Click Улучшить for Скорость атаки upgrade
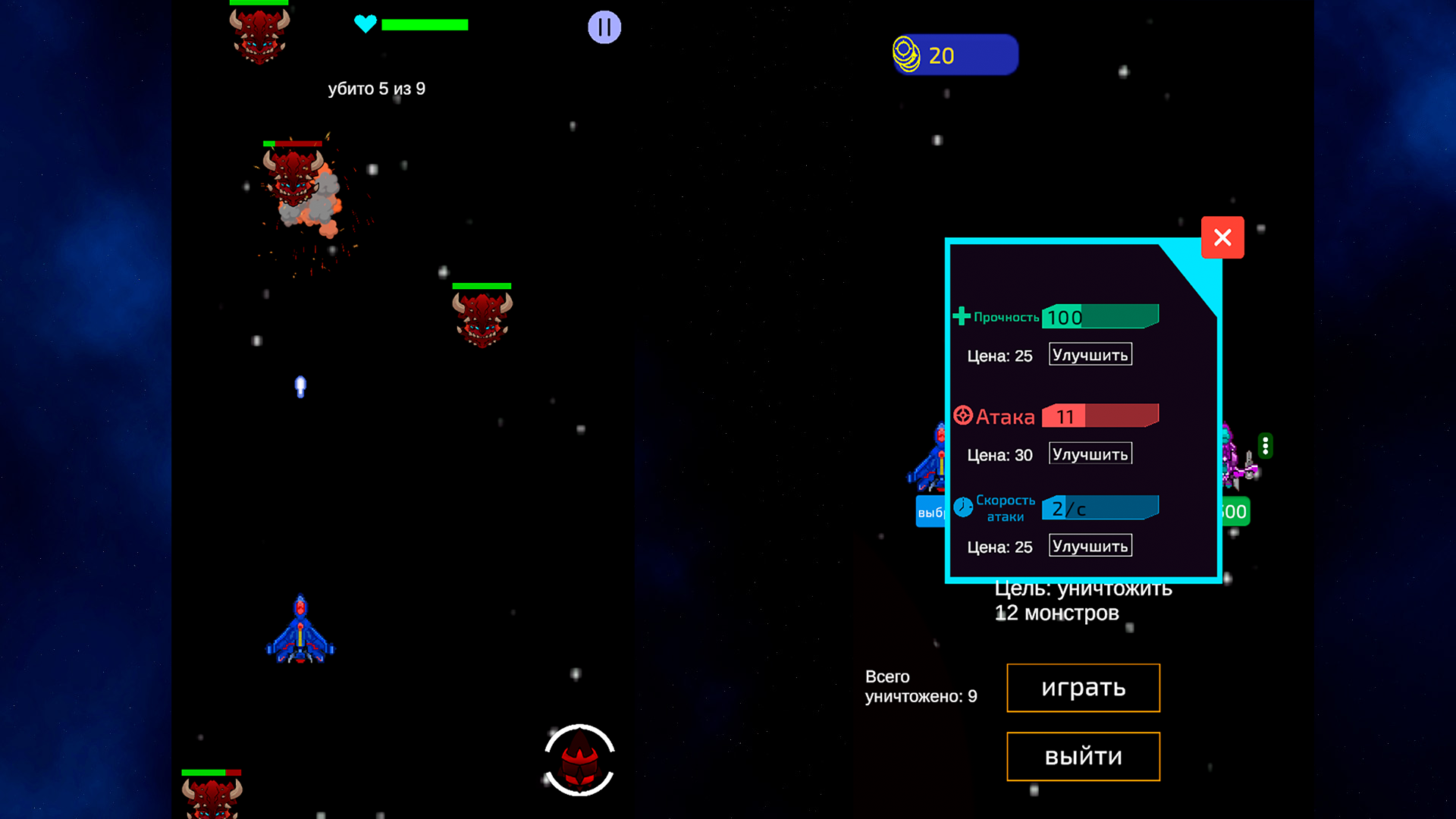Screen dimensions: 1456x819 1090,544
